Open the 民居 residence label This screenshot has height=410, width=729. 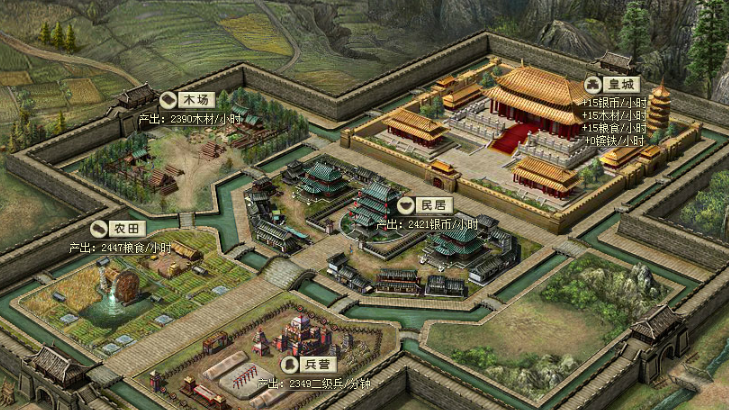(x=424, y=205)
